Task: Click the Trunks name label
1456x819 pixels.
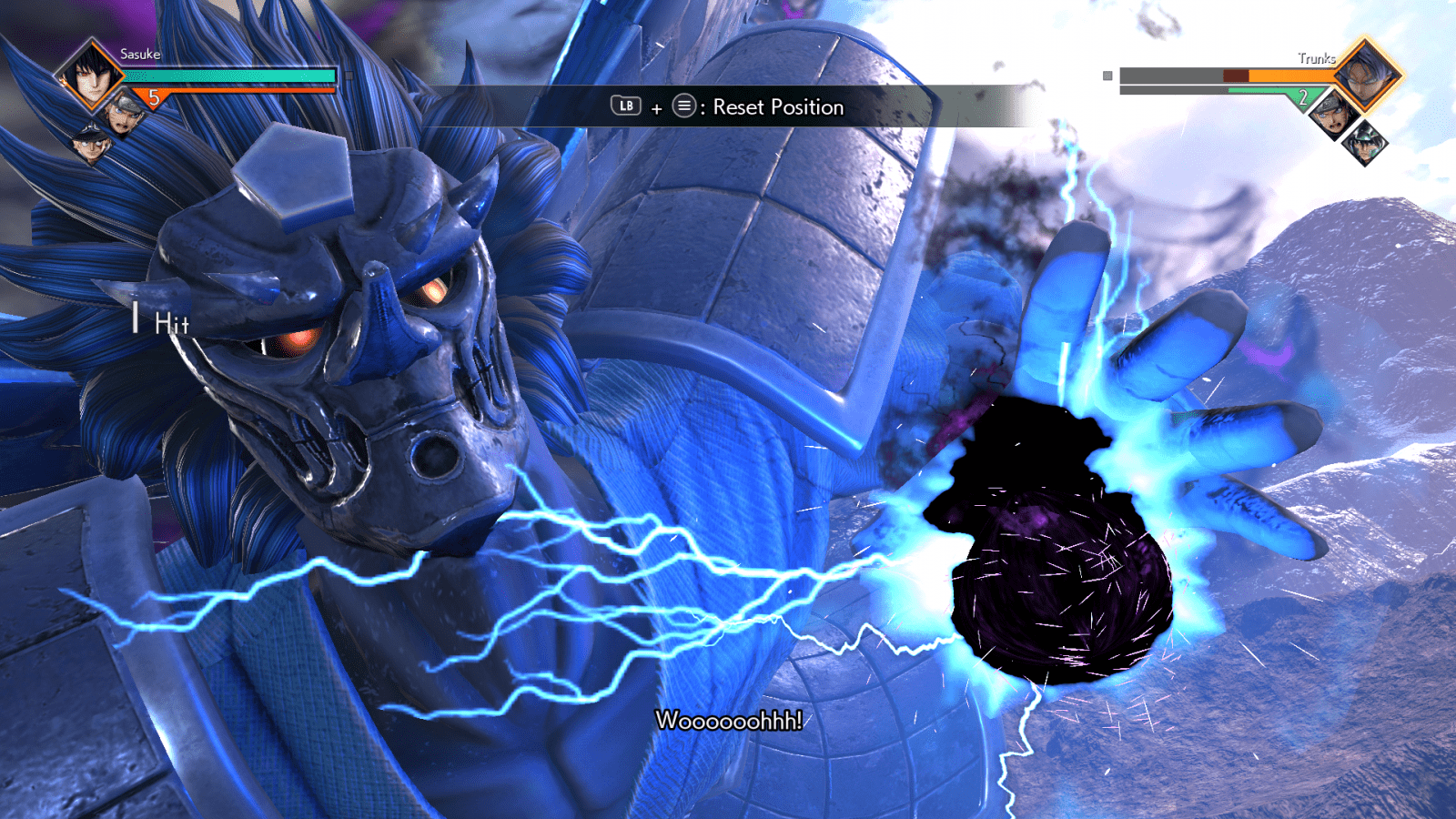Action: coord(1316,56)
